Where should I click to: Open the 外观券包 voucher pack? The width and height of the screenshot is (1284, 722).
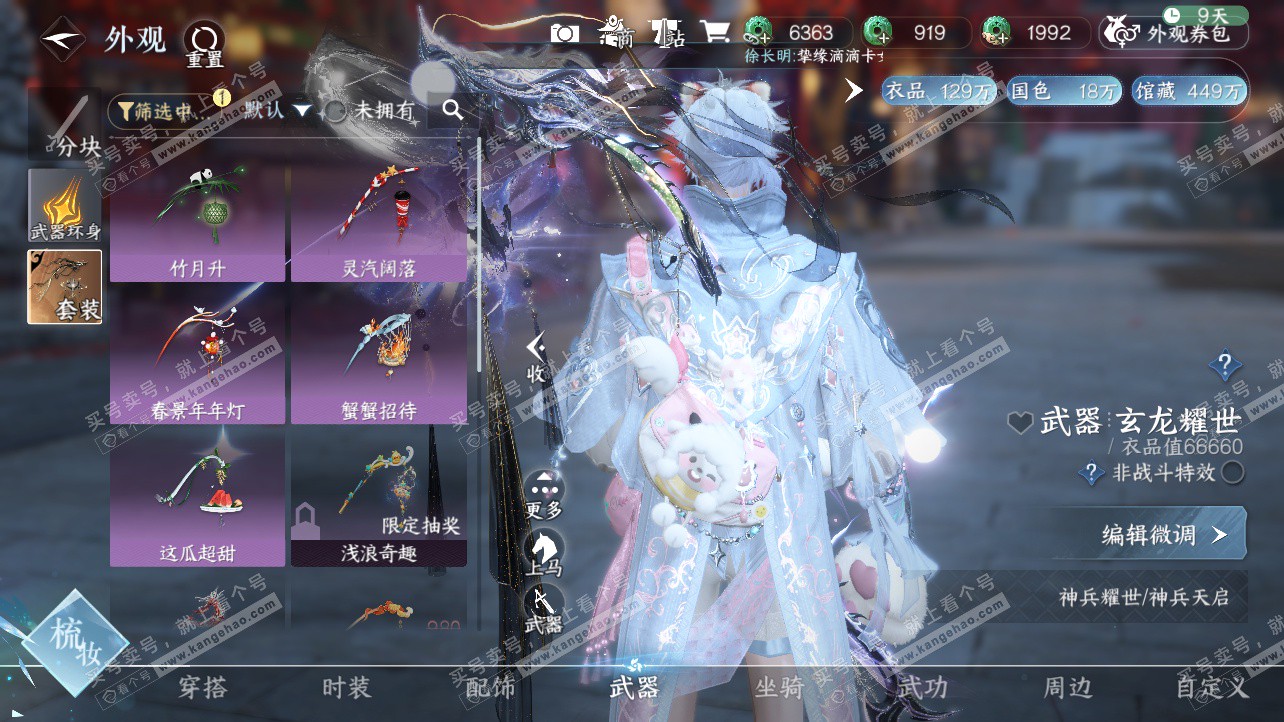point(1173,33)
